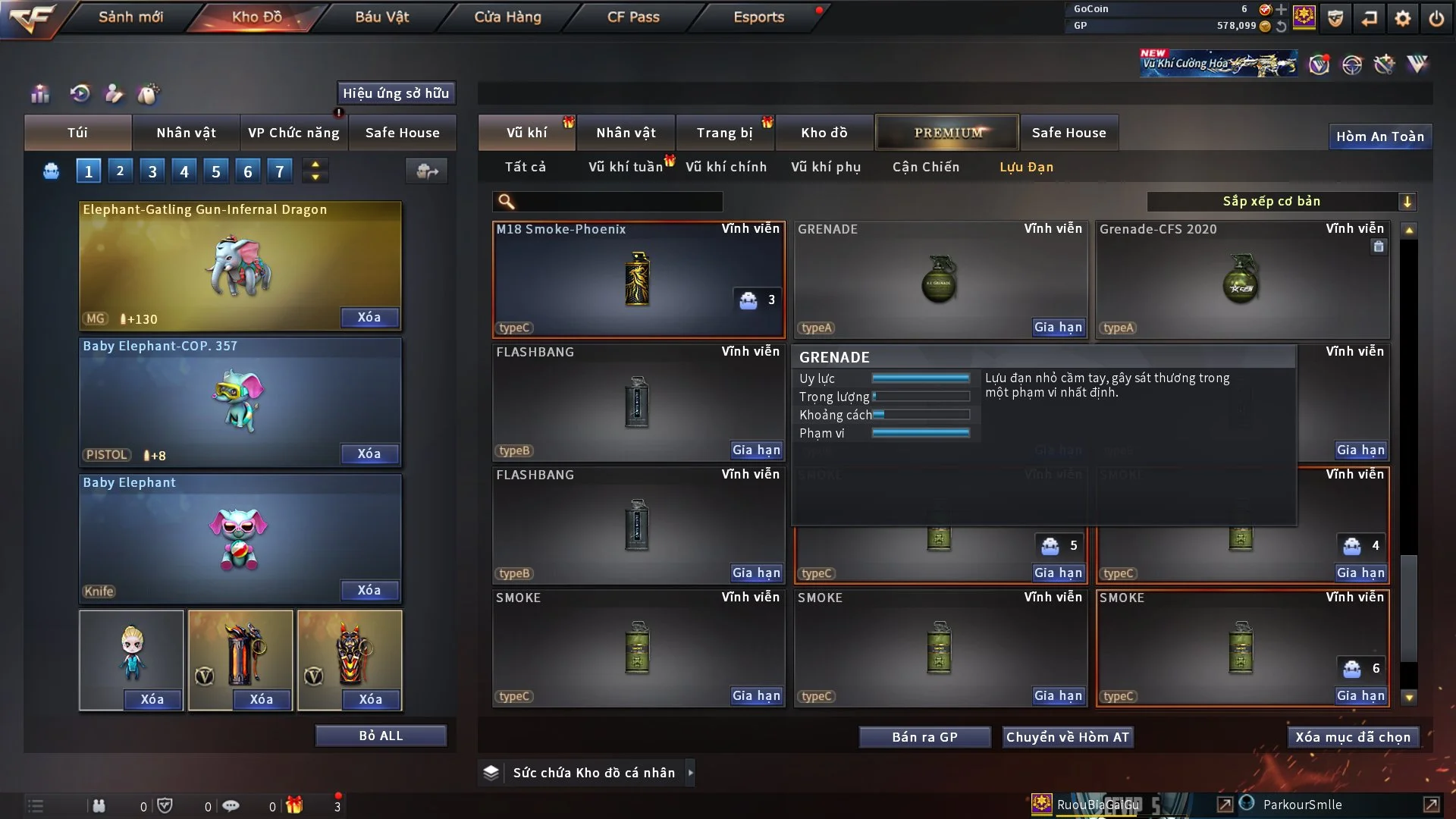Filter by Cận Chiến weapons
1456x819 pixels.
[925, 167]
